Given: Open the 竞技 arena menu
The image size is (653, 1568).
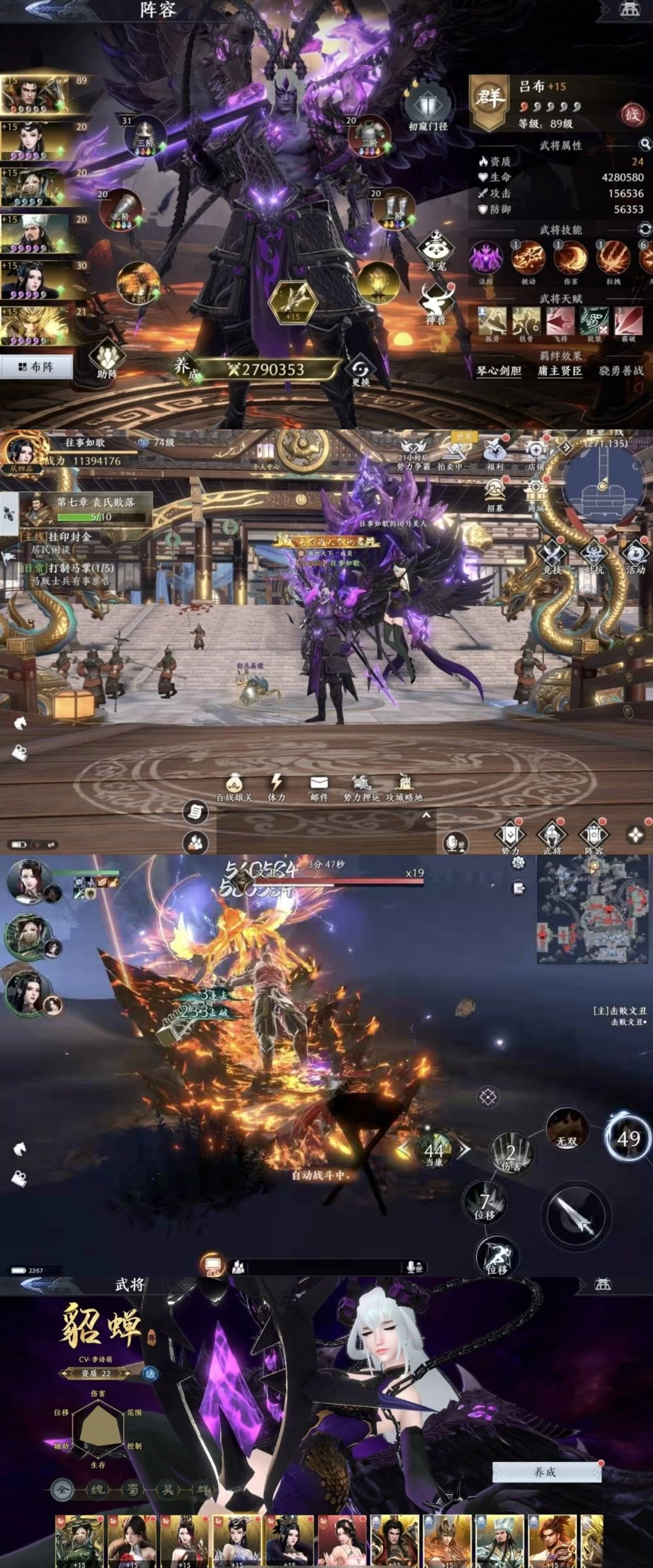Looking at the screenshot, I should click(552, 556).
